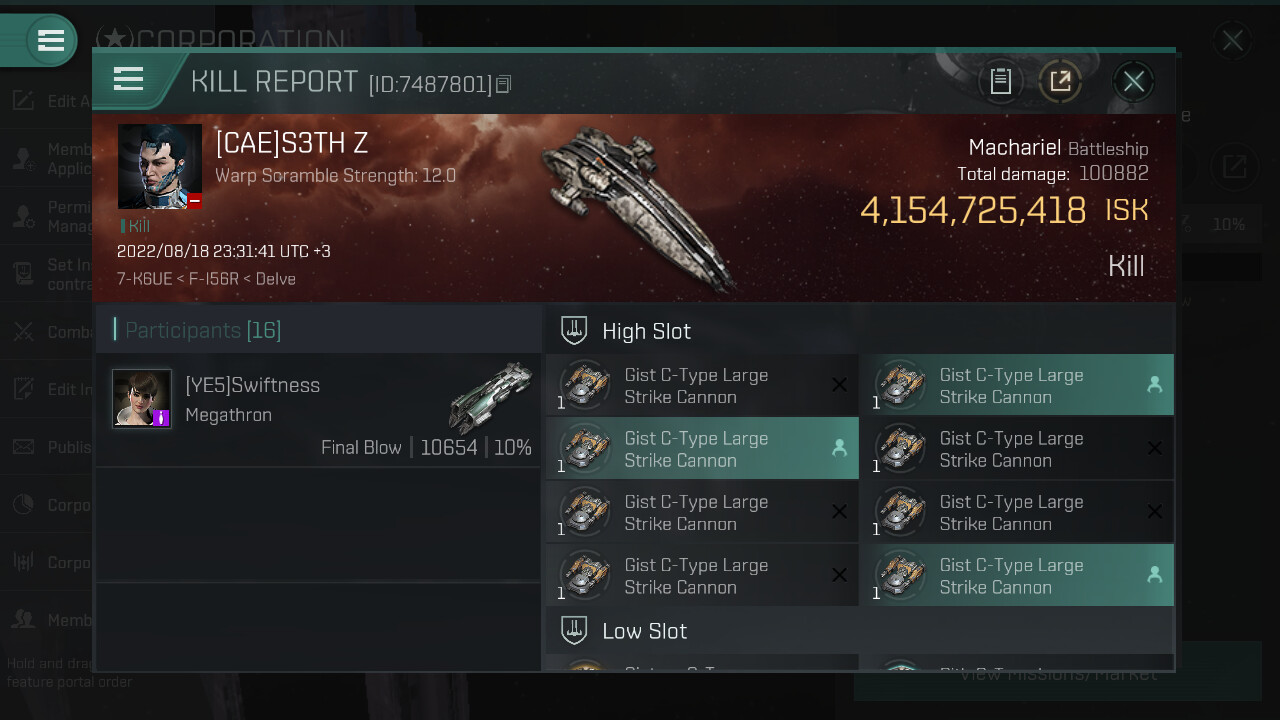This screenshot has height=720, width=1280.
Task: Close the Kill Report window
Action: (x=1133, y=82)
